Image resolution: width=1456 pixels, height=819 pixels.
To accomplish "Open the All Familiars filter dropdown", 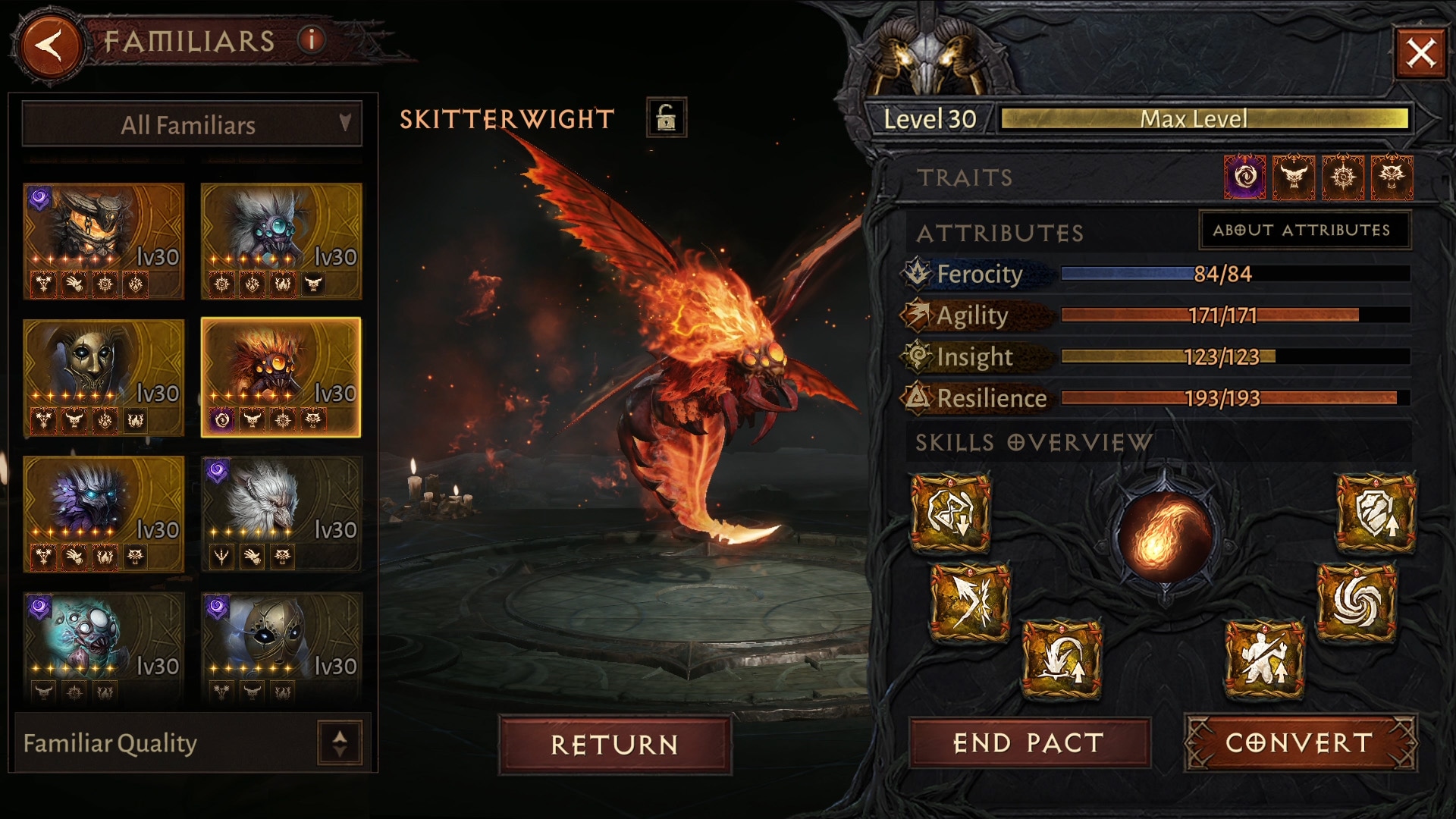I will point(191,124).
